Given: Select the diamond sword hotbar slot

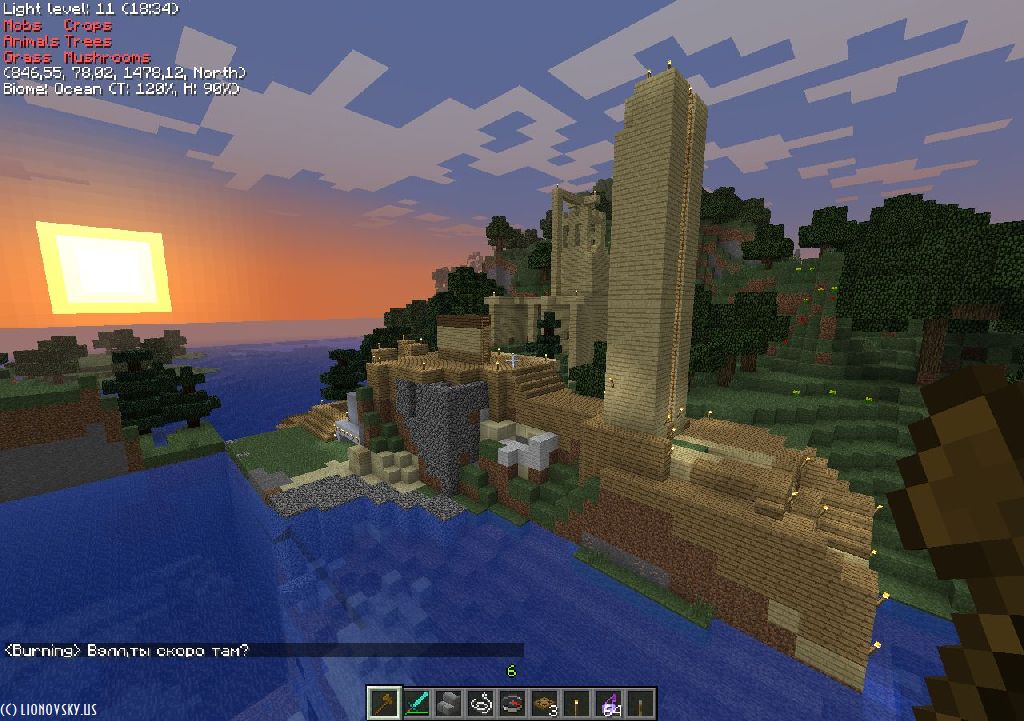Looking at the screenshot, I should pos(416,703).
